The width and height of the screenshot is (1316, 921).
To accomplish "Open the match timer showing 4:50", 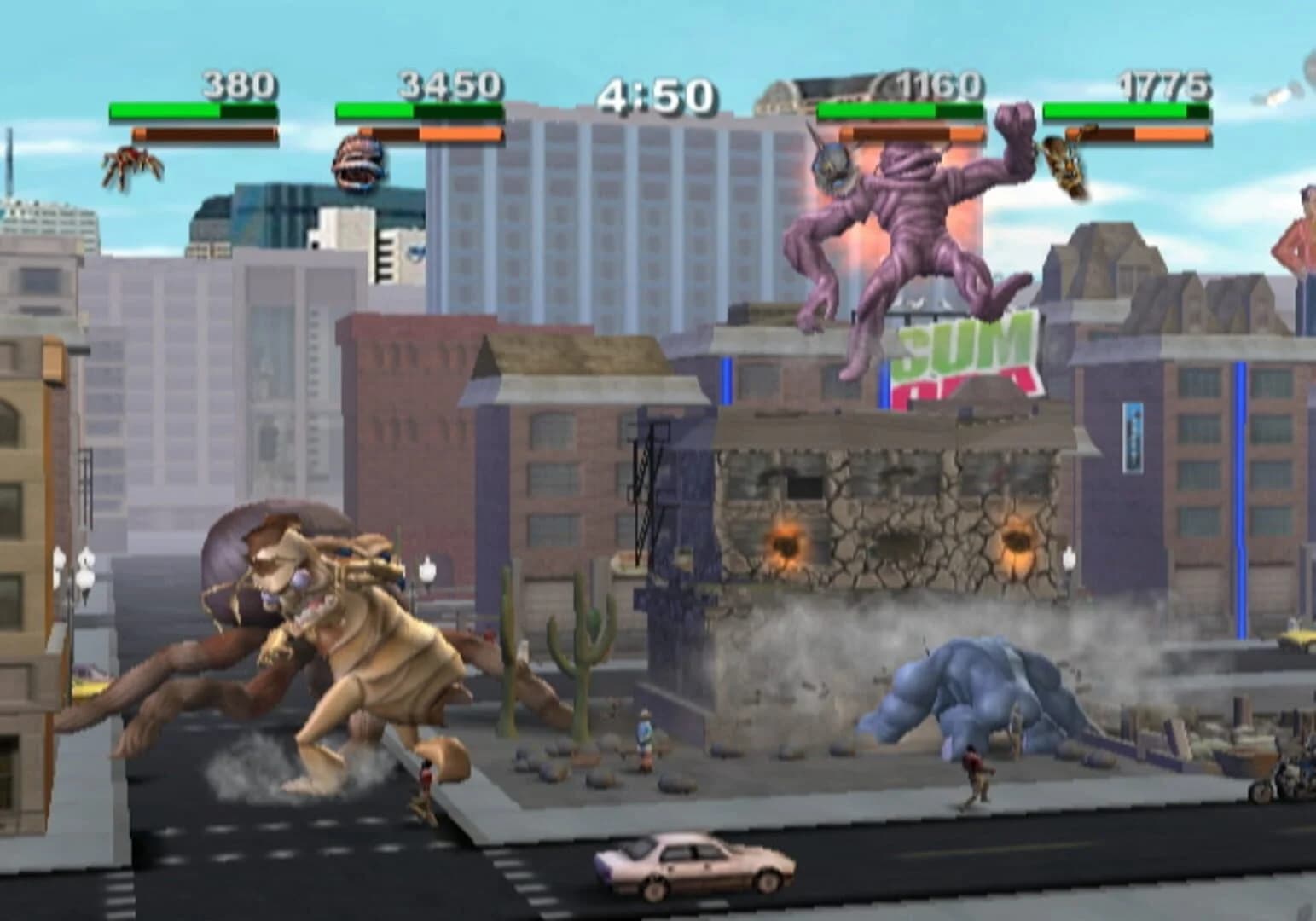I will click(657, 94).
